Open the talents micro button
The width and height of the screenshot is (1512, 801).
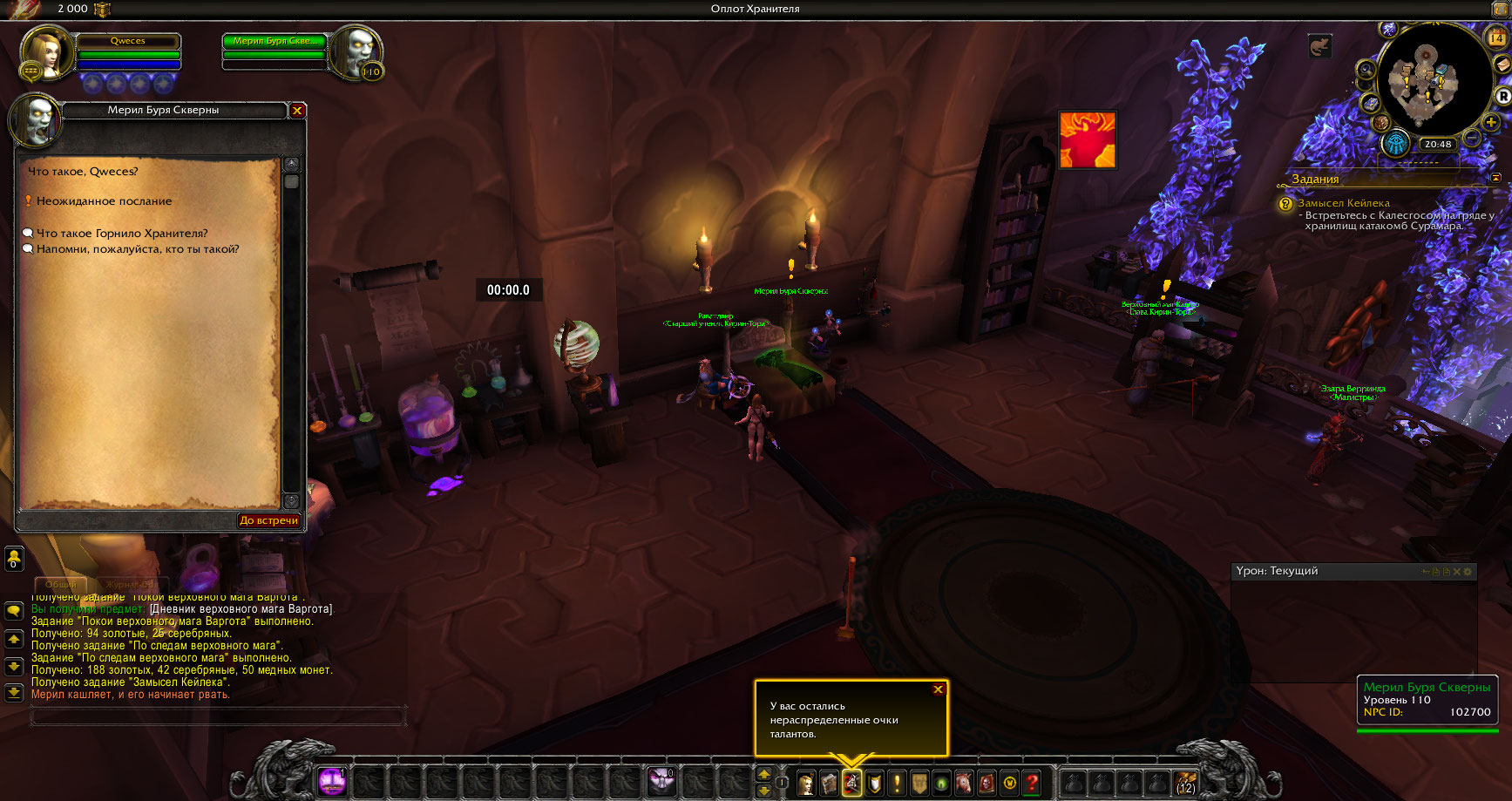[851, 783]
